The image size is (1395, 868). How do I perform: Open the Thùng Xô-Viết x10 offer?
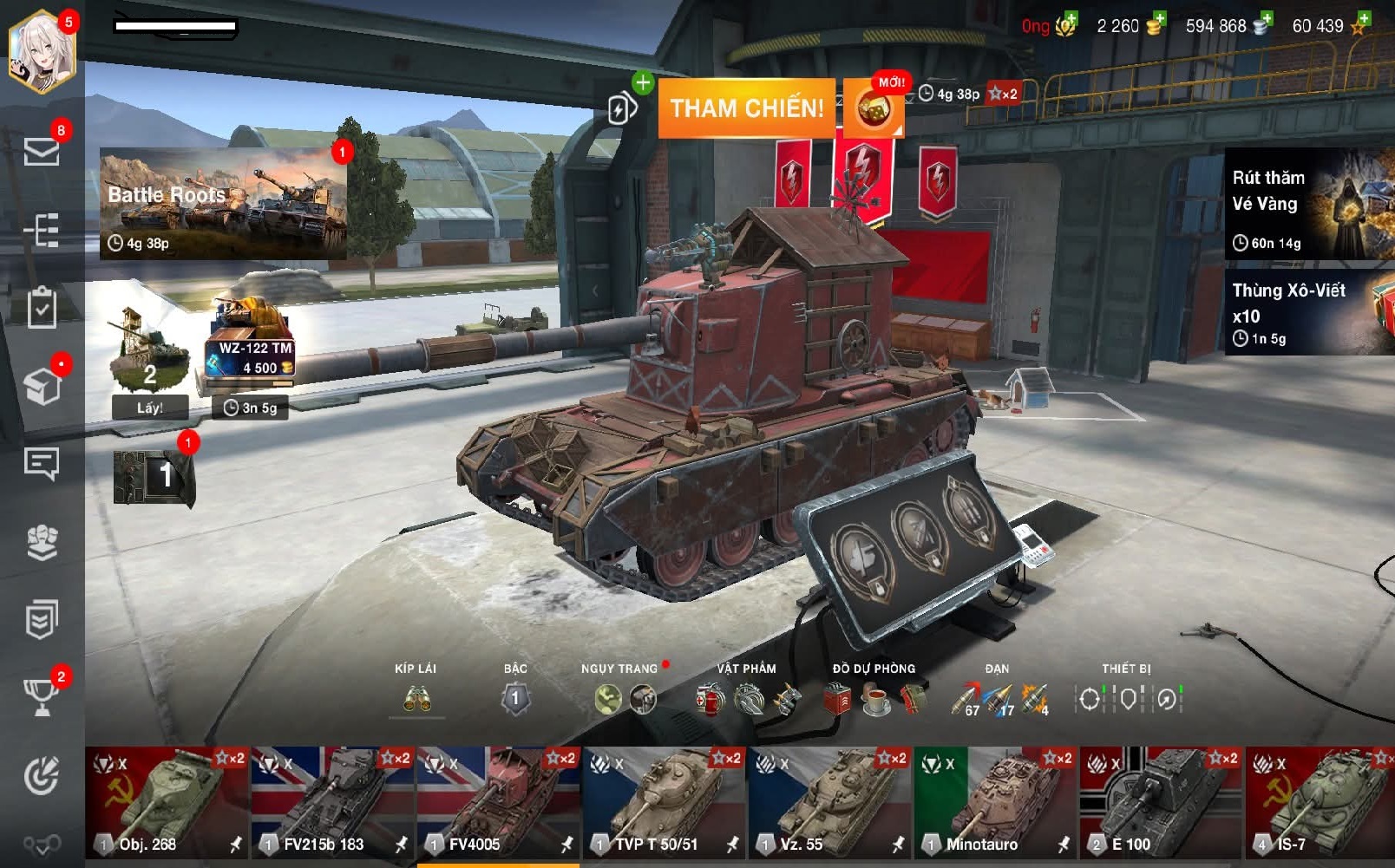(x=1308, y=312)
